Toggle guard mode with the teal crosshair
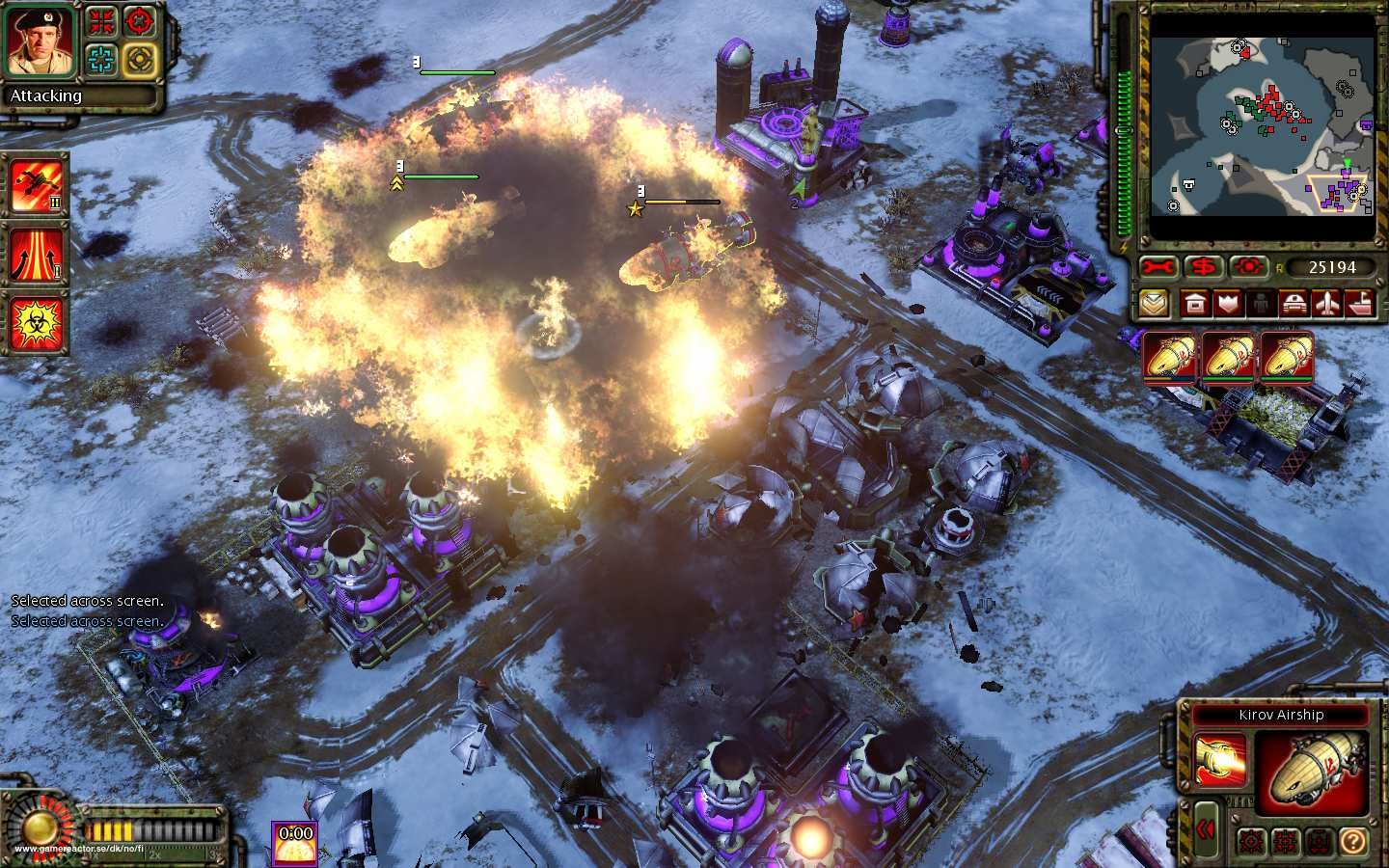Screen dimensions: 1389x868 click(99, 58)
